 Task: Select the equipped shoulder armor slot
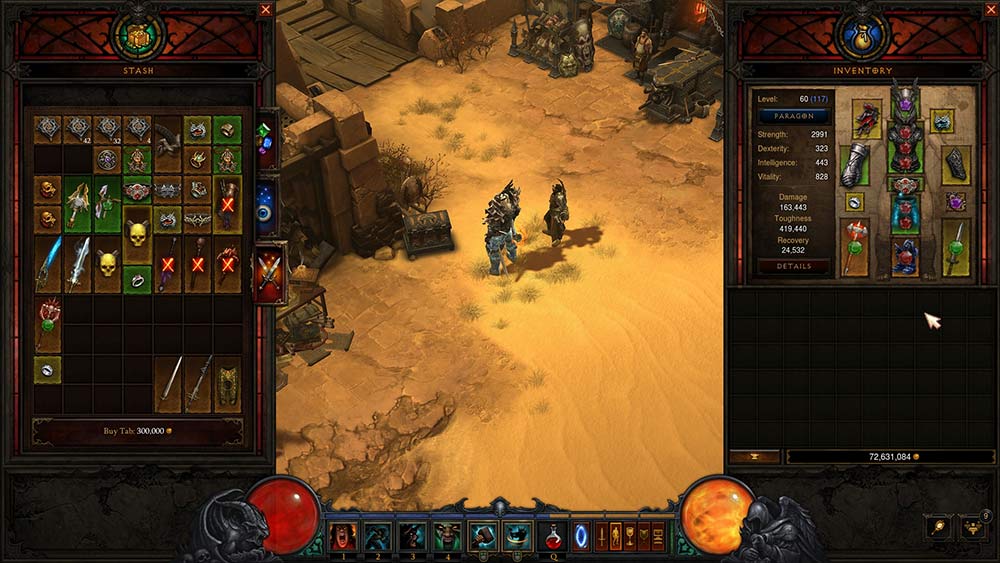pos(866,118)
